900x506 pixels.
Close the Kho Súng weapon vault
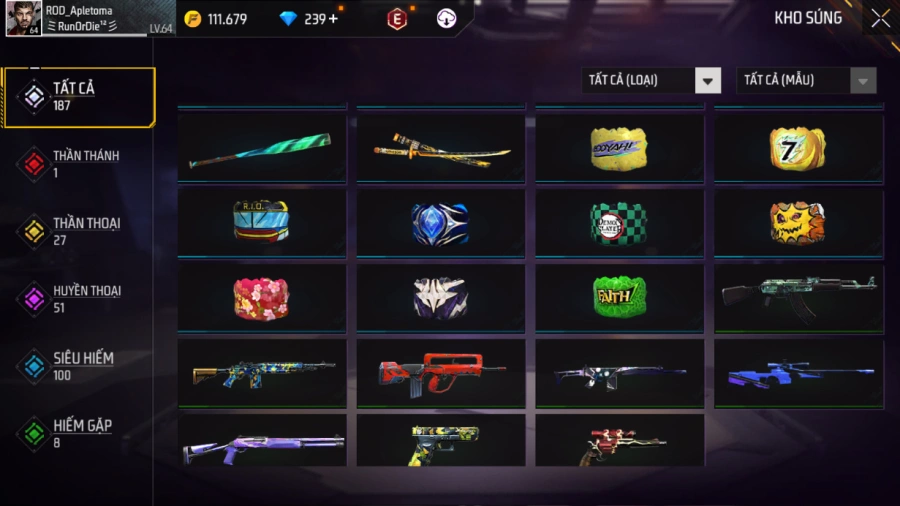coord(880,18)
